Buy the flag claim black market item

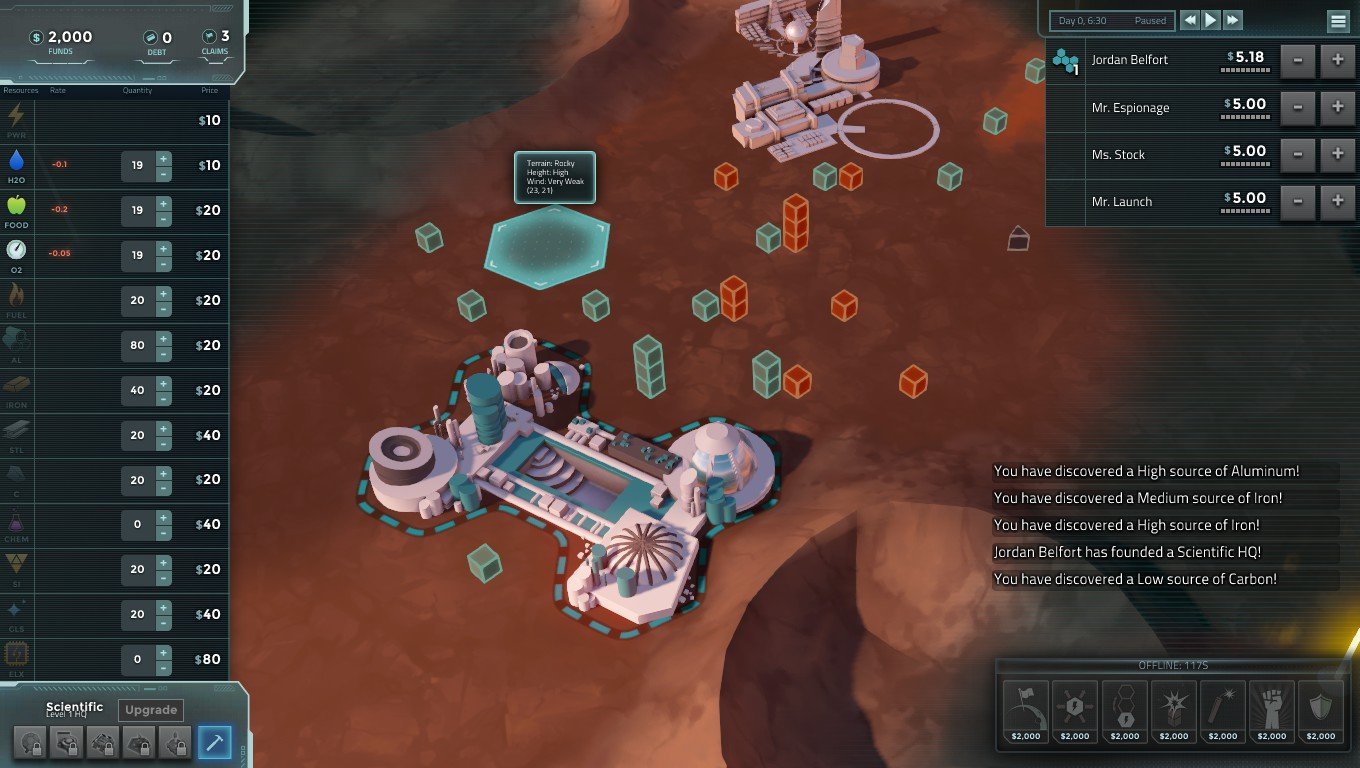(1025, 712)
